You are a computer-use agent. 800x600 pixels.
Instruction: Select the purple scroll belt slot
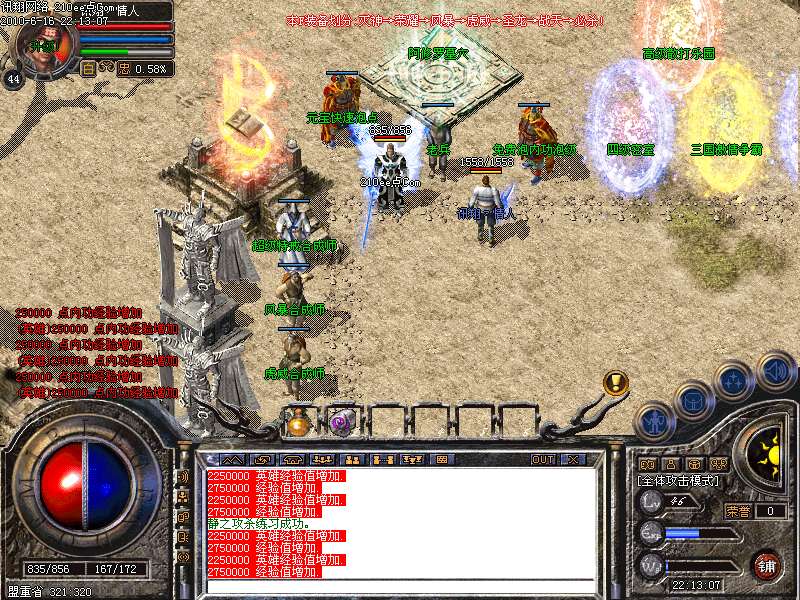click(343, 422)
